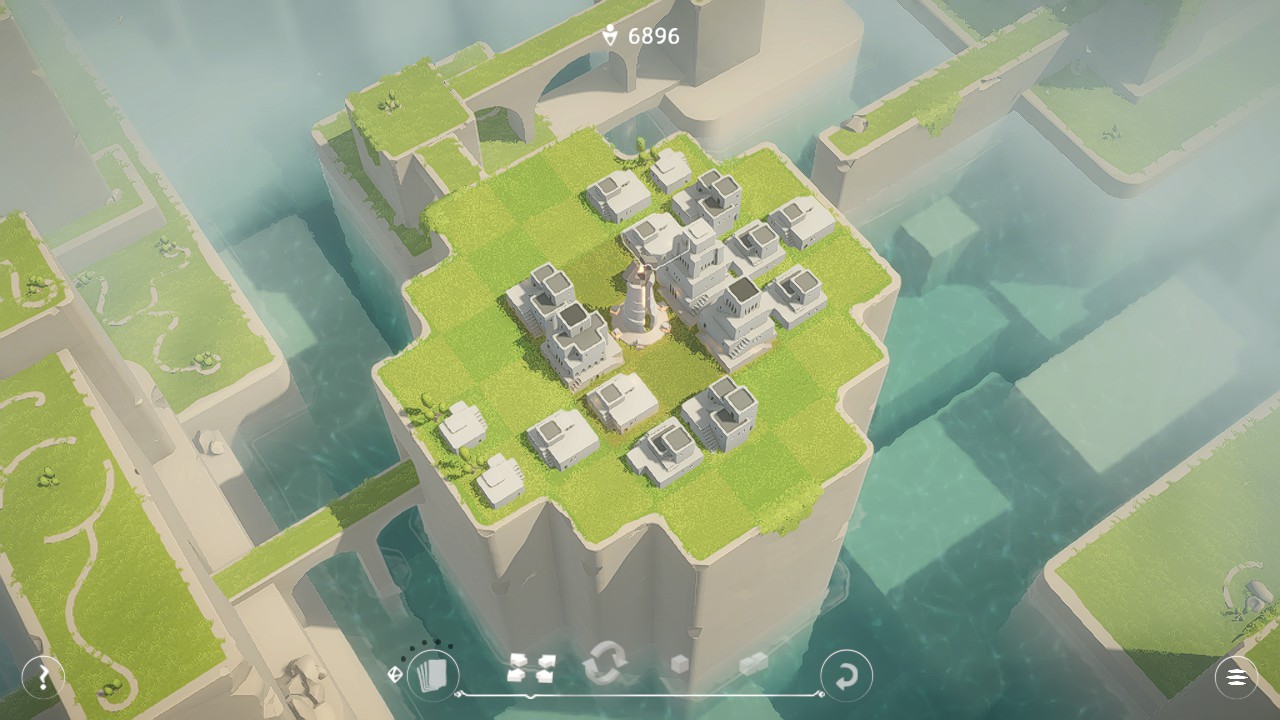This screenshot has width=1280, height=720.
Task: Click the circular arrows swap icon
Action: 604,663
